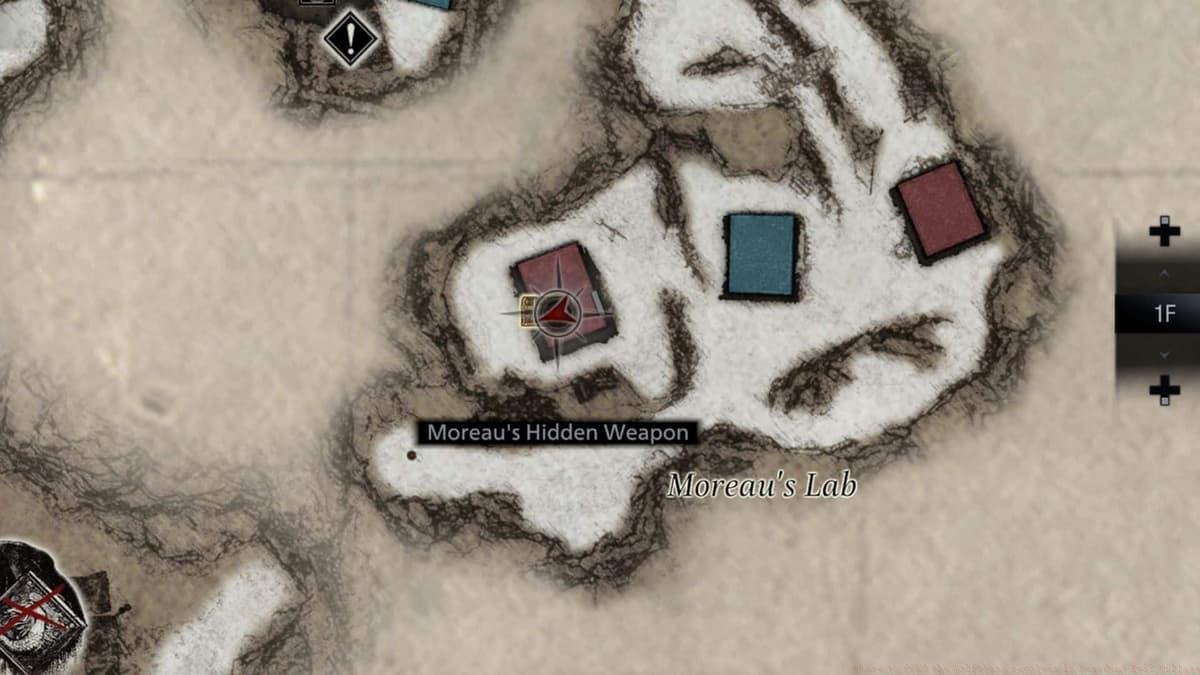Click the crossed-out portrait map marker
This screenshot has width=1200, height=675.
pyautogui.click(x=37, y=605)
